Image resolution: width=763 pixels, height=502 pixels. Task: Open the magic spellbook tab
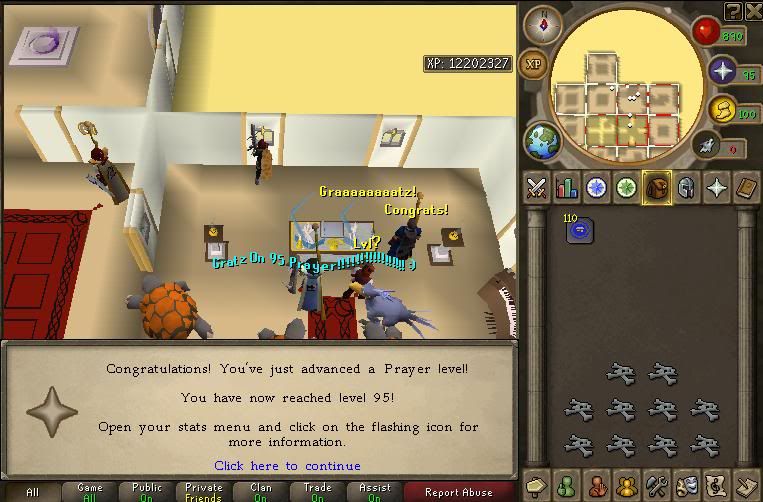746,187
